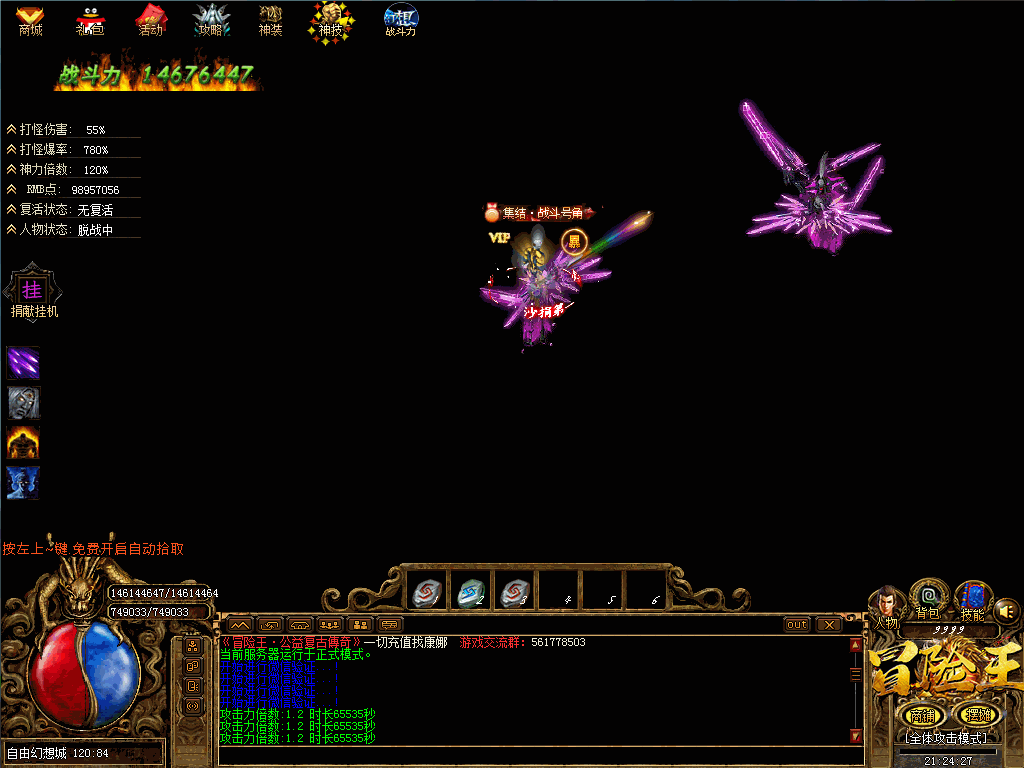Toggle the sound speaker icon
The image size is (1024, 768).
pos(1007,609)
